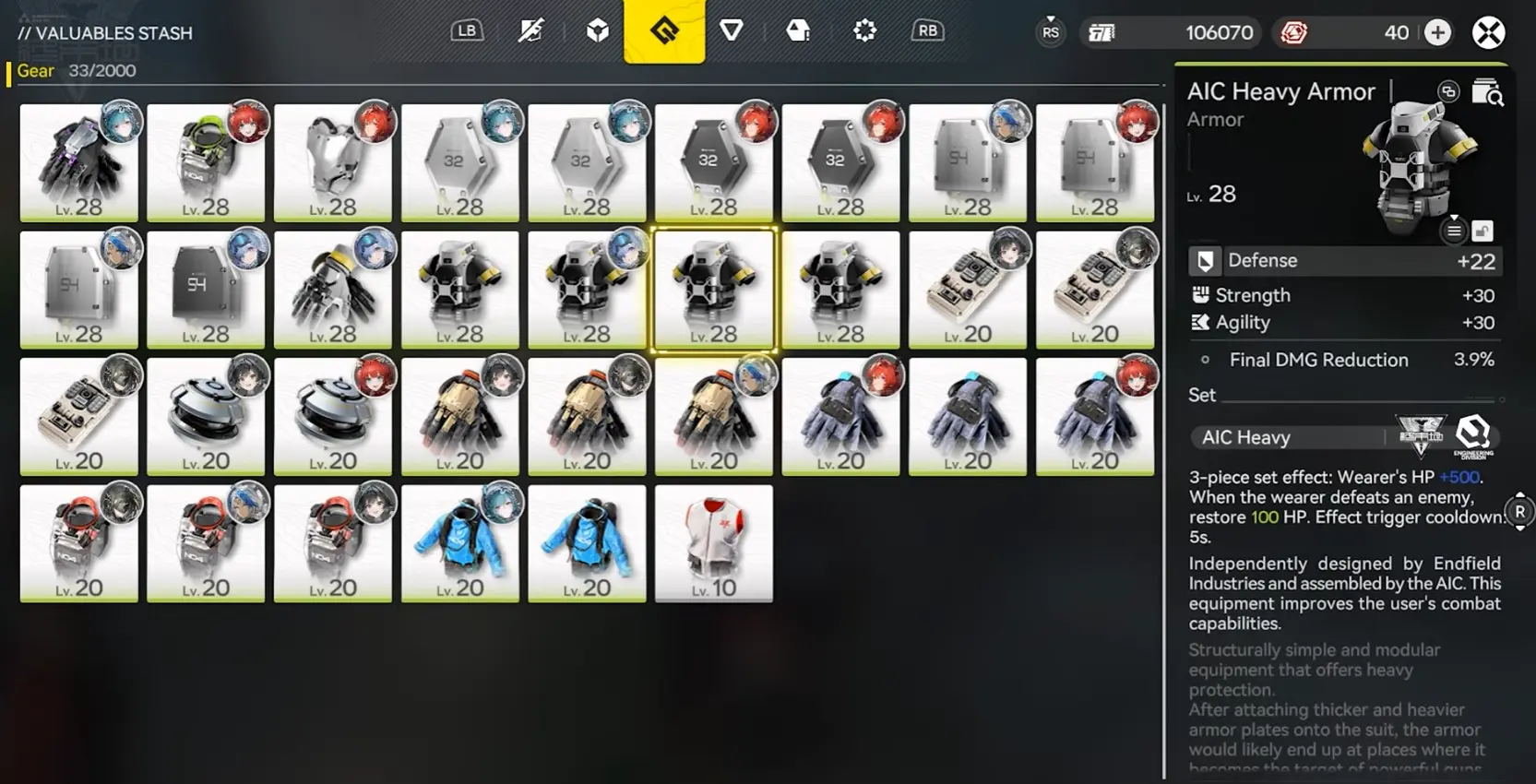Open the item details magnifier icon
Image resolution: width=1536 pixels, height=784 pixels.
(x=1487, y=92)
